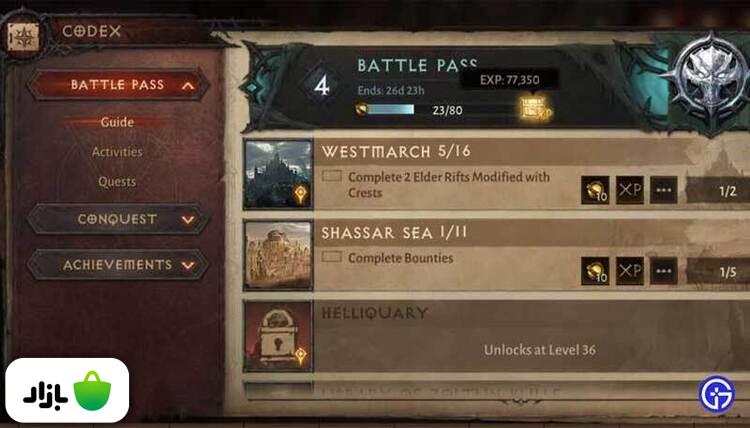Viewport: 750px width, 428px height.
Task: Select the Guide sub-tab
Action: pyautogui.click(x=117, y=122)
